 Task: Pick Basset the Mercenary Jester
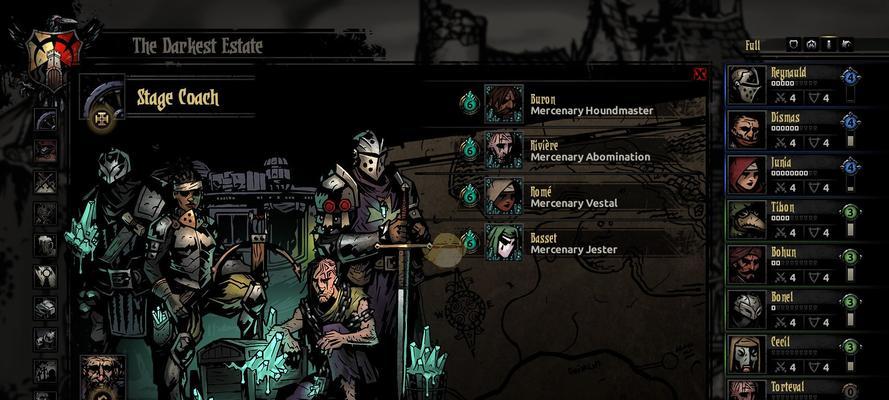(505, 242)
